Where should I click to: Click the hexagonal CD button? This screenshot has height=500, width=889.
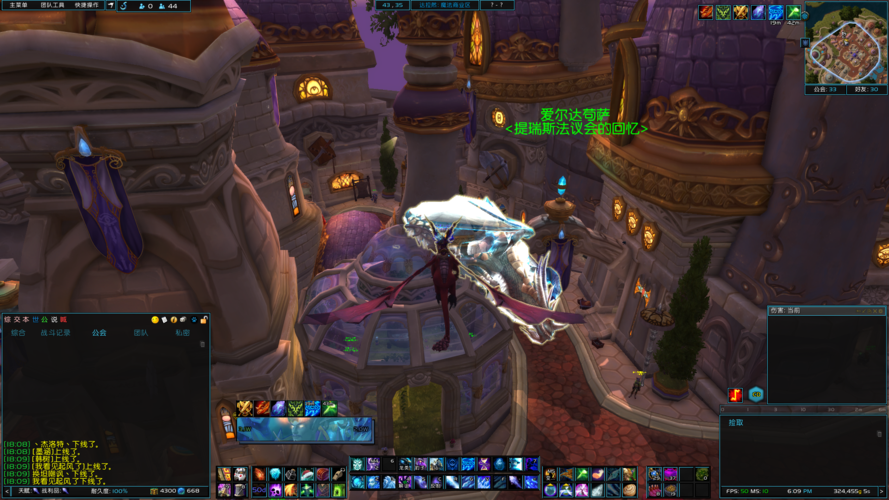(756, 394)
